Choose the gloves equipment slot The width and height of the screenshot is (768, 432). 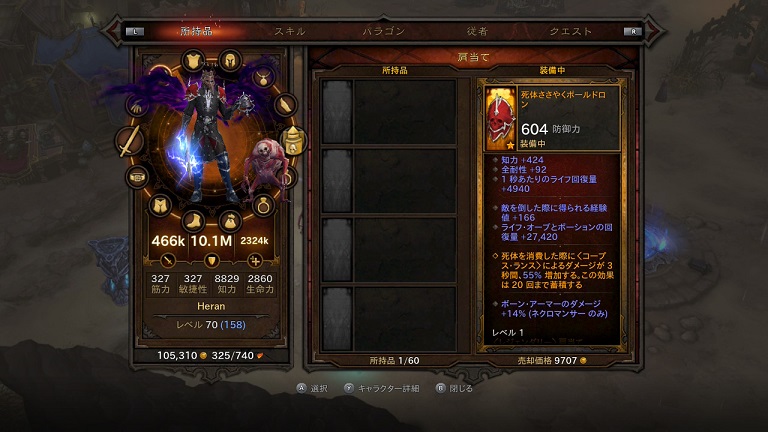(x=137, y=103)
